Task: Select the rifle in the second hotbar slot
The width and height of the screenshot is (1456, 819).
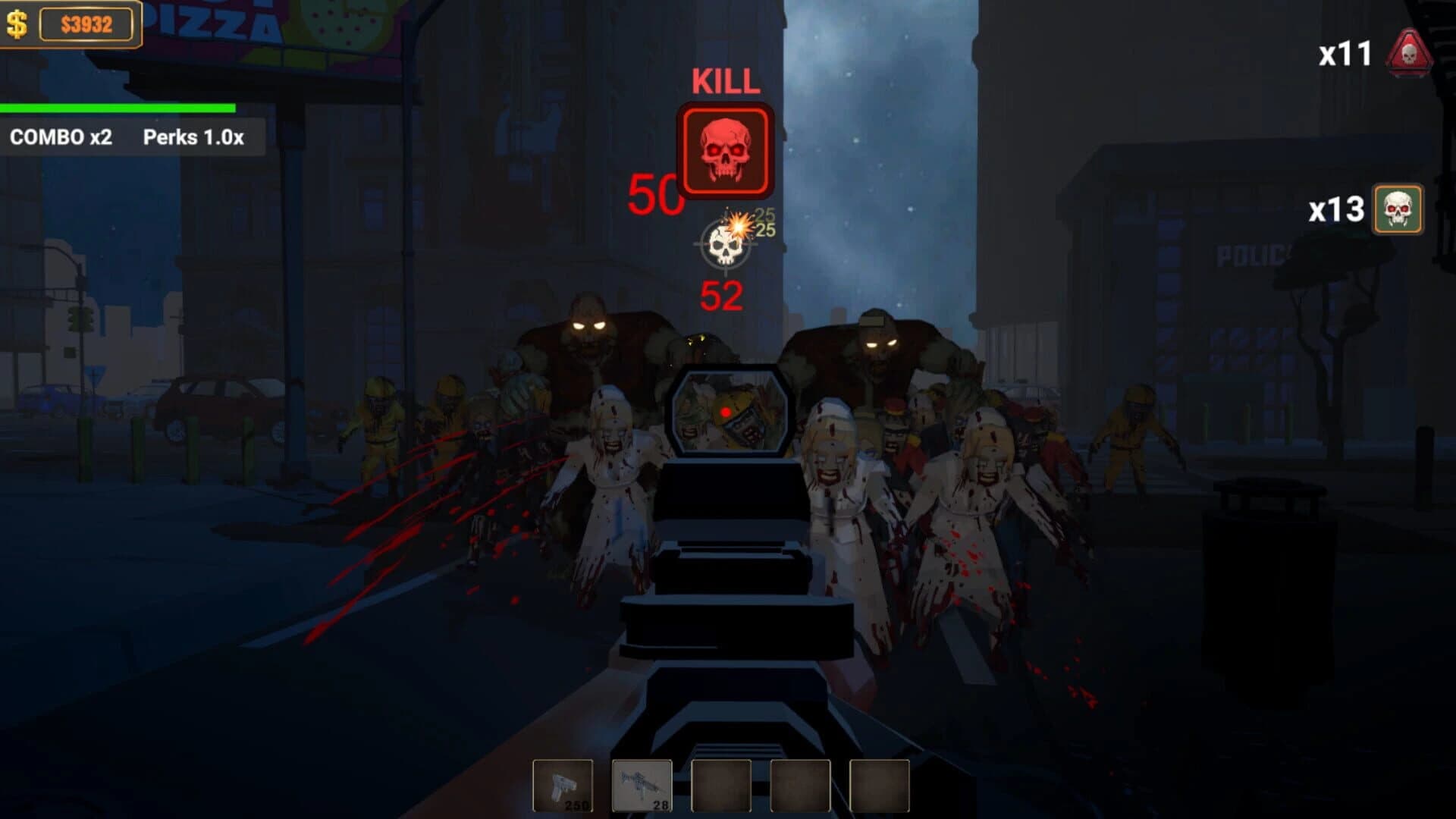Action: (641, 786)
